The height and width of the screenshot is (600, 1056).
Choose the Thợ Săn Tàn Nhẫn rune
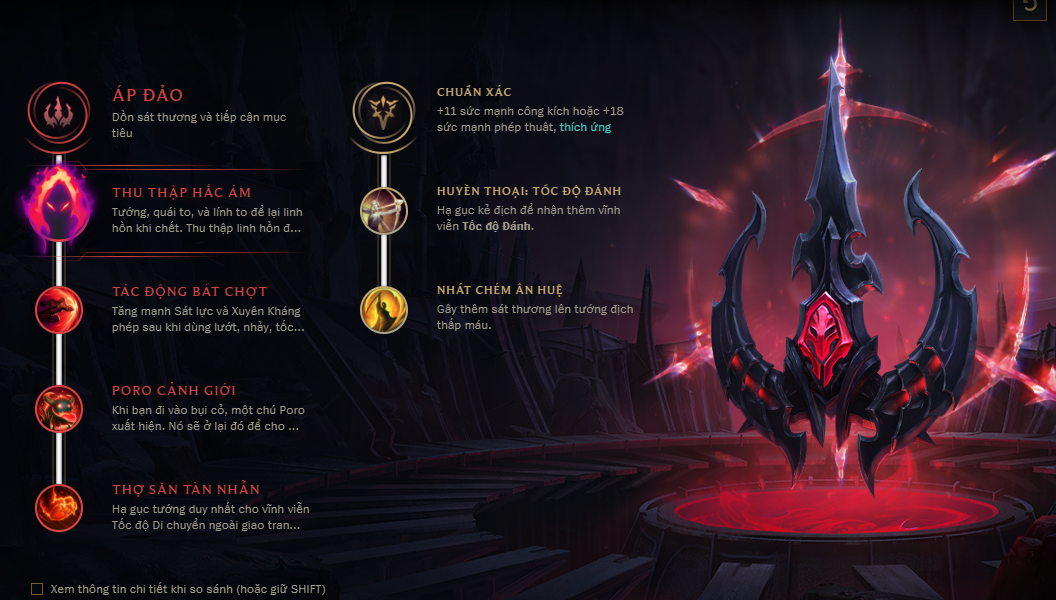[58, 507]
